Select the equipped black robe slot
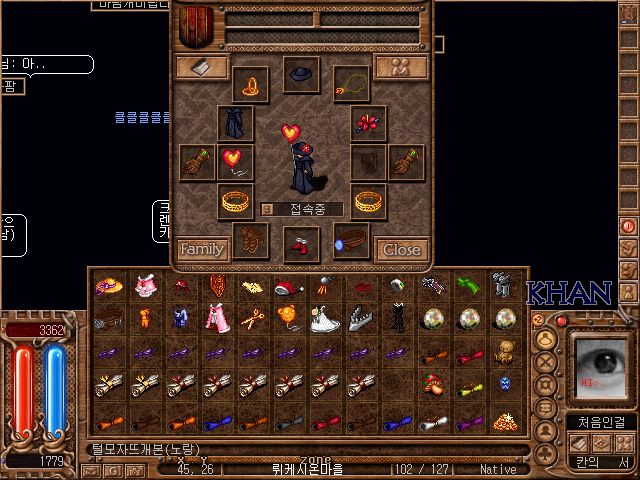This screenshot has height=480, width=640. [x=235, y=123]
